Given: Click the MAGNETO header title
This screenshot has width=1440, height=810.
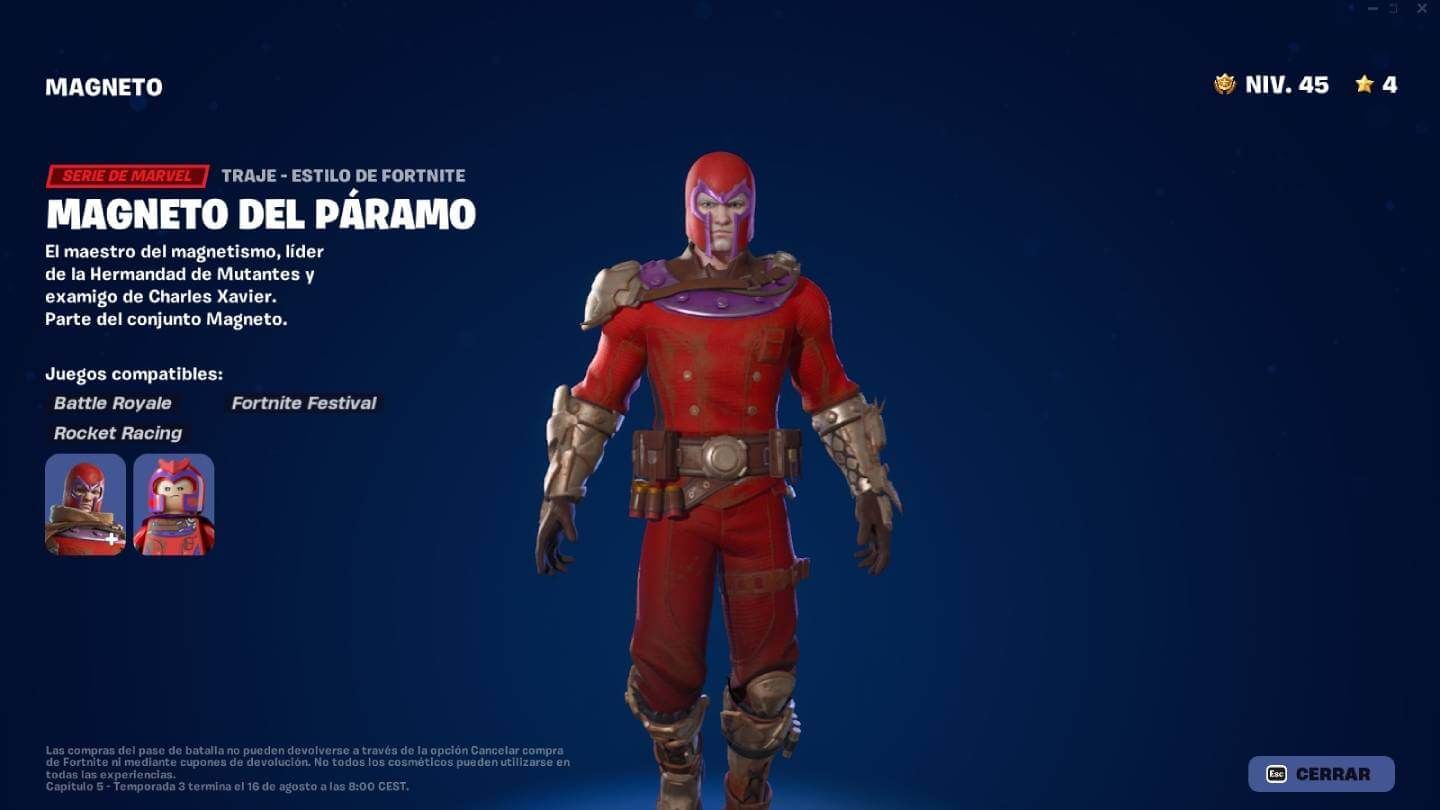Looking at the screenshot, I should [102, 86].
